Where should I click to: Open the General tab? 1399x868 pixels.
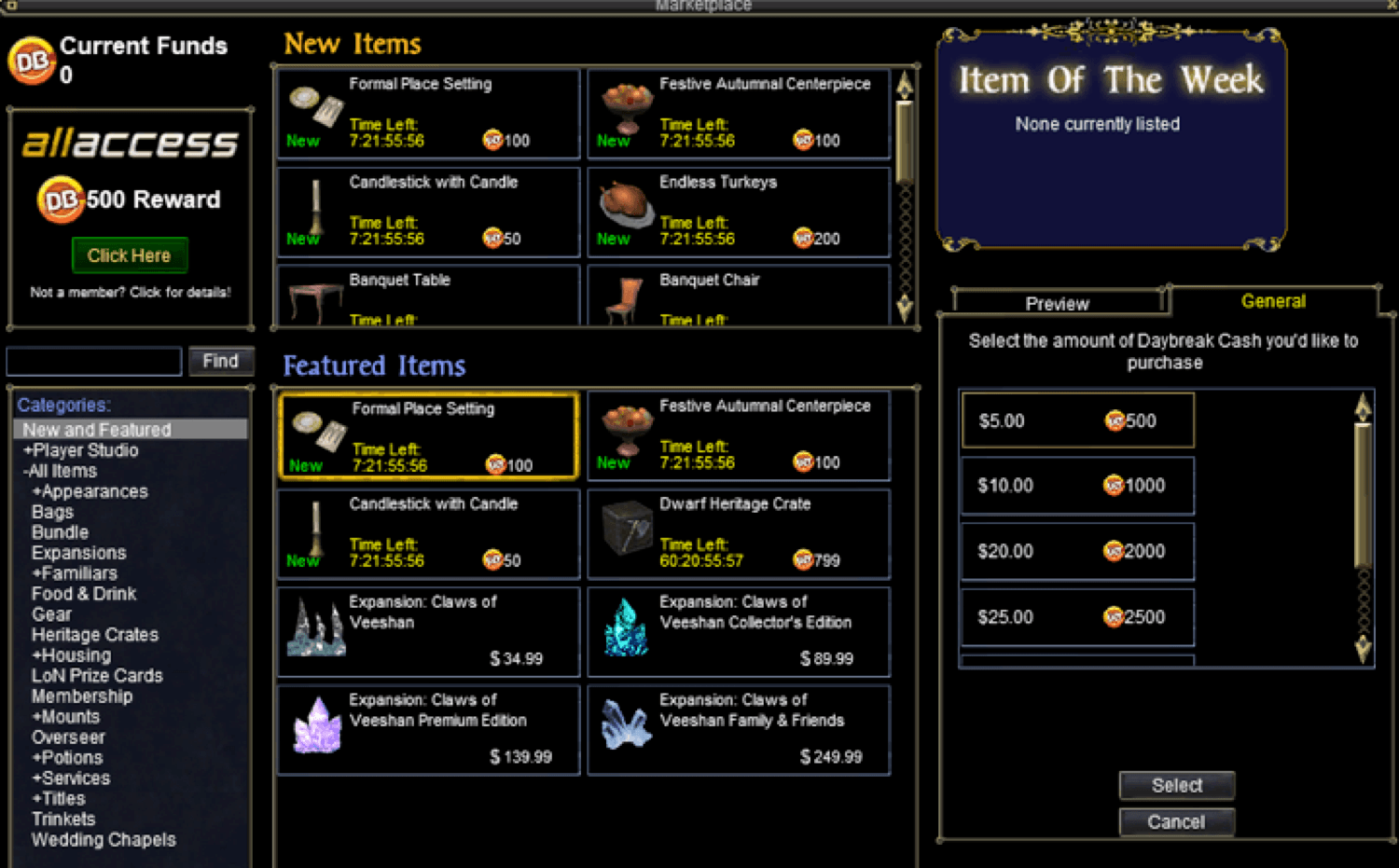click(x=1273, y=301)
